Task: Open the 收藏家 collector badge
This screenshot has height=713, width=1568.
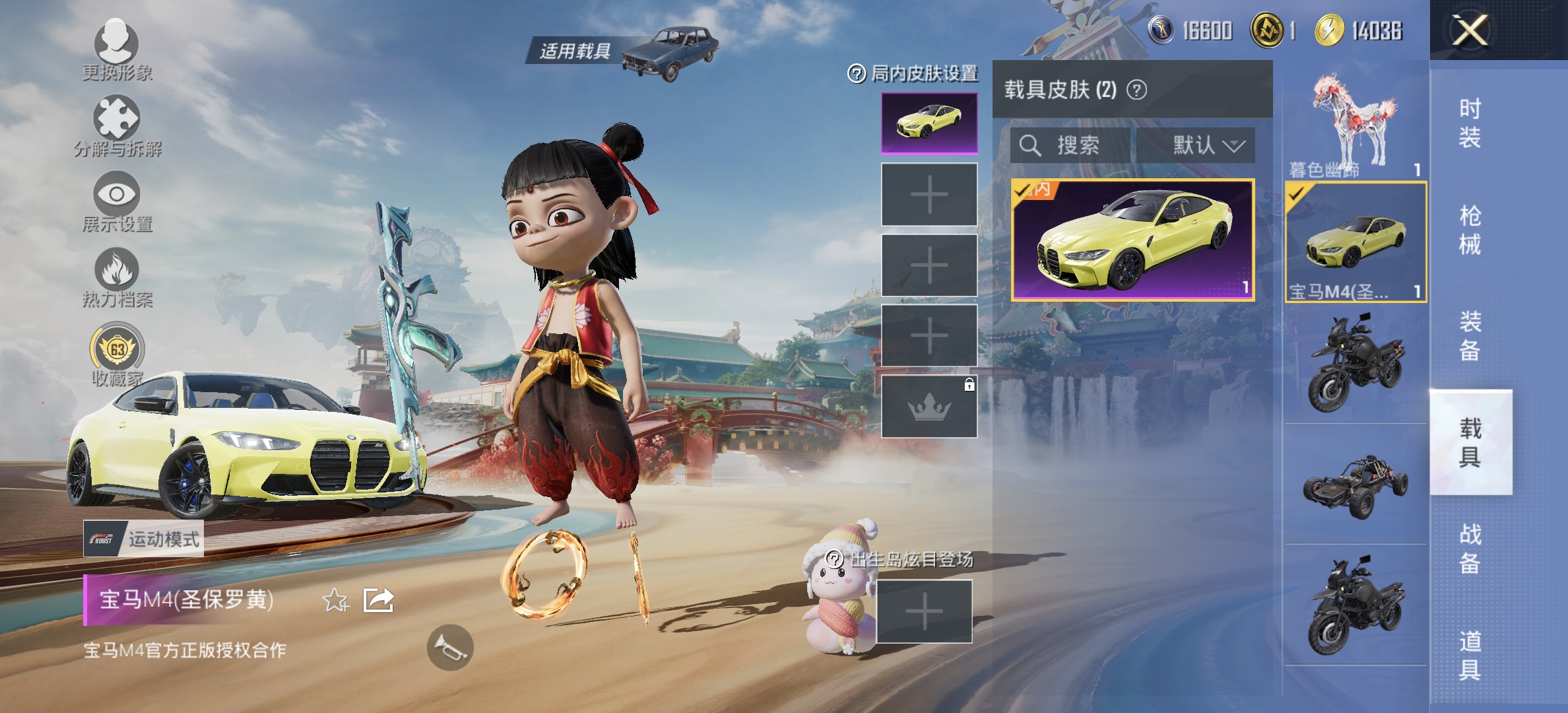Action: (x=117, y=348)
